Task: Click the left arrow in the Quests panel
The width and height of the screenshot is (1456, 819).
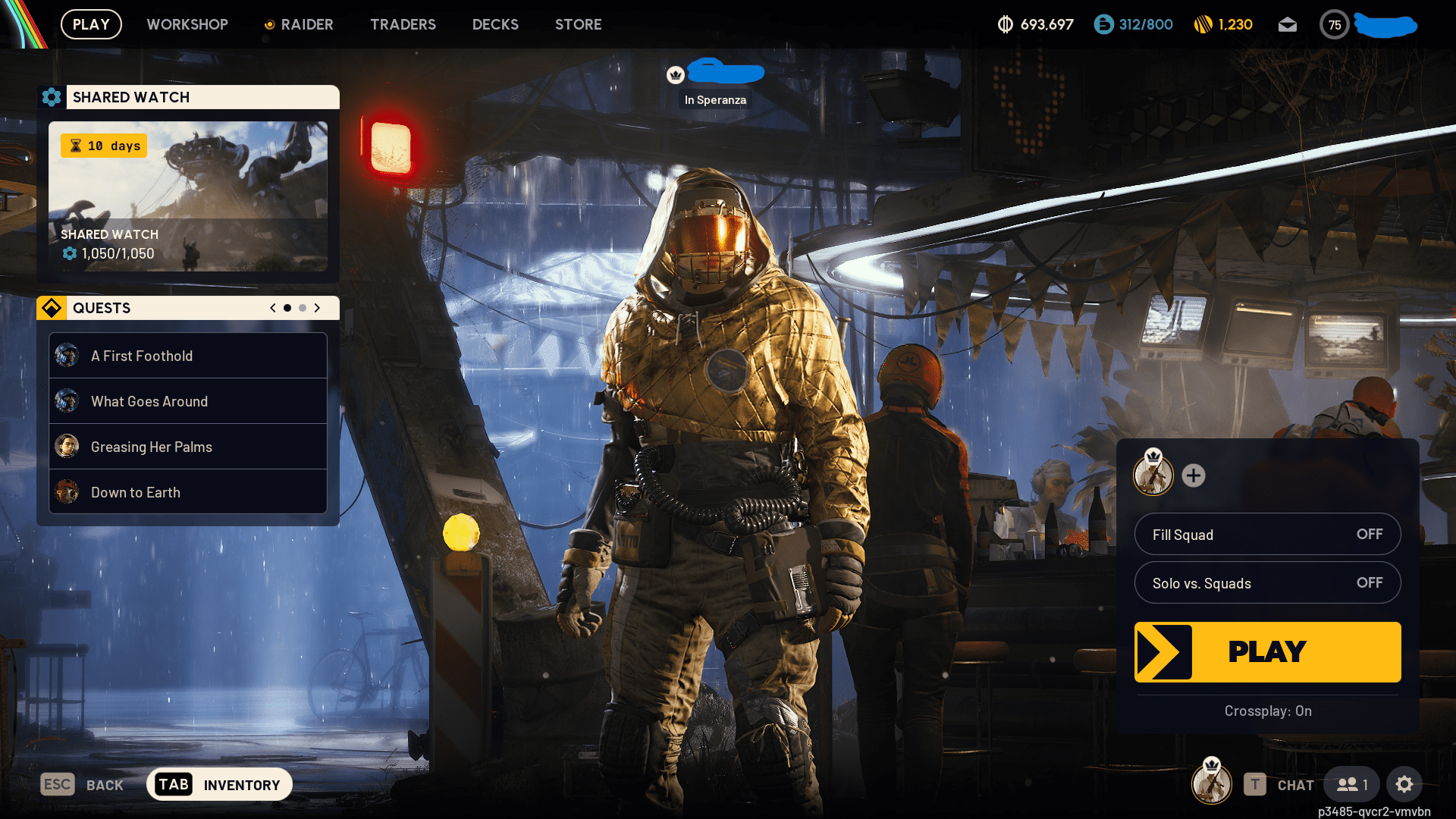Action: [272, 308]
